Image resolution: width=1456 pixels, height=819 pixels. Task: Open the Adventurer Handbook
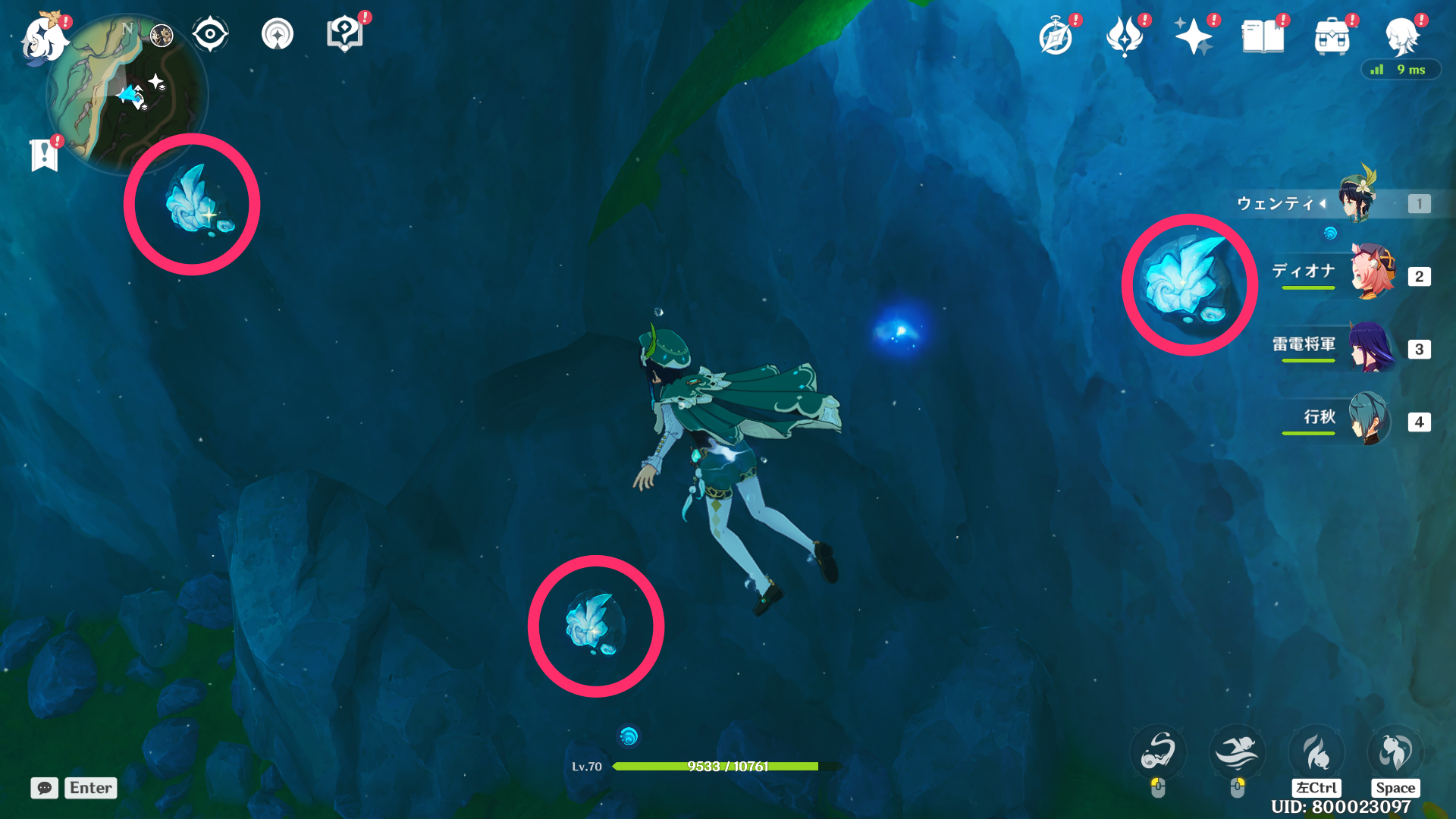tap(1057, 34)
